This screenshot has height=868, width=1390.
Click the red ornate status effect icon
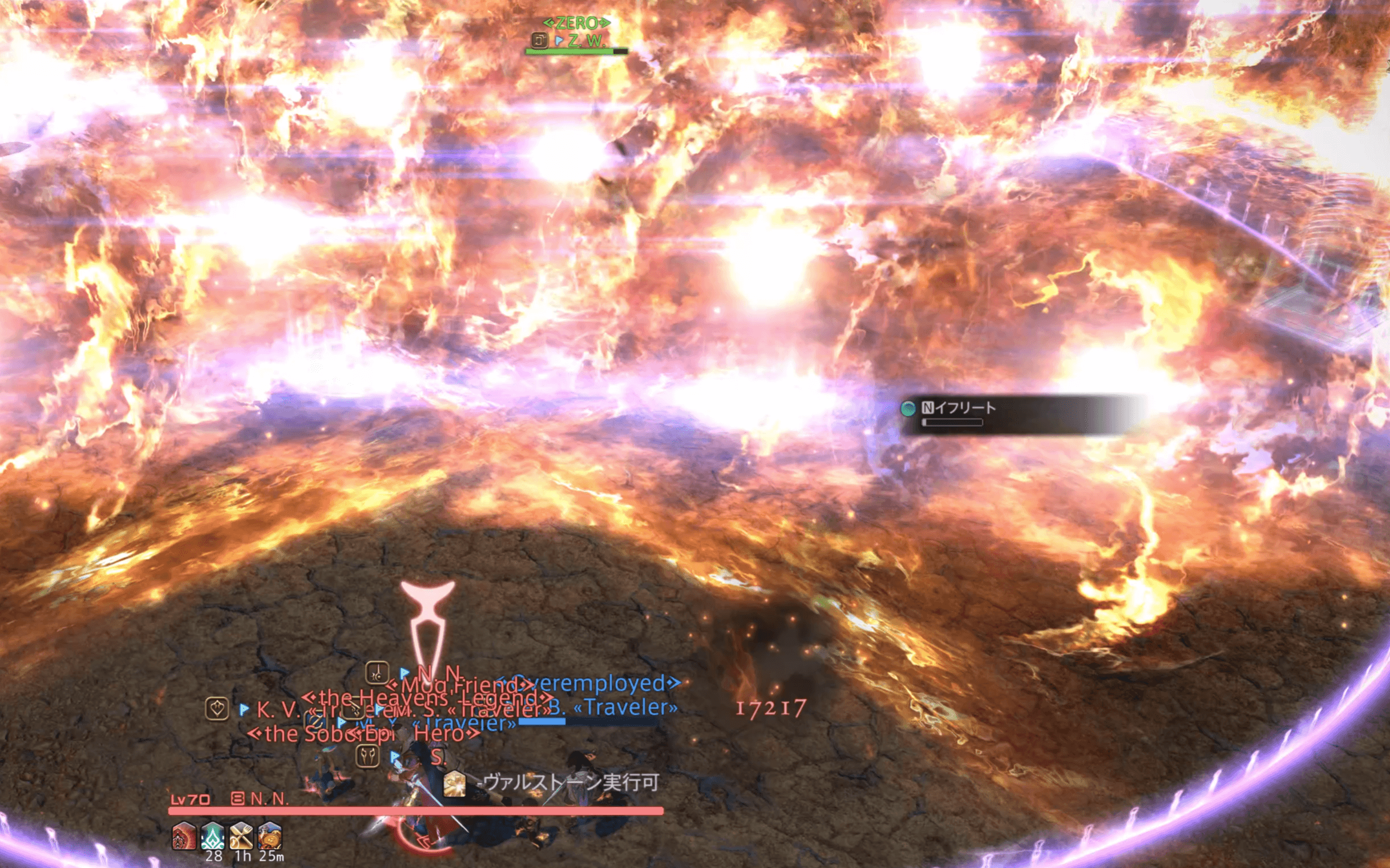tap(184, 836)
